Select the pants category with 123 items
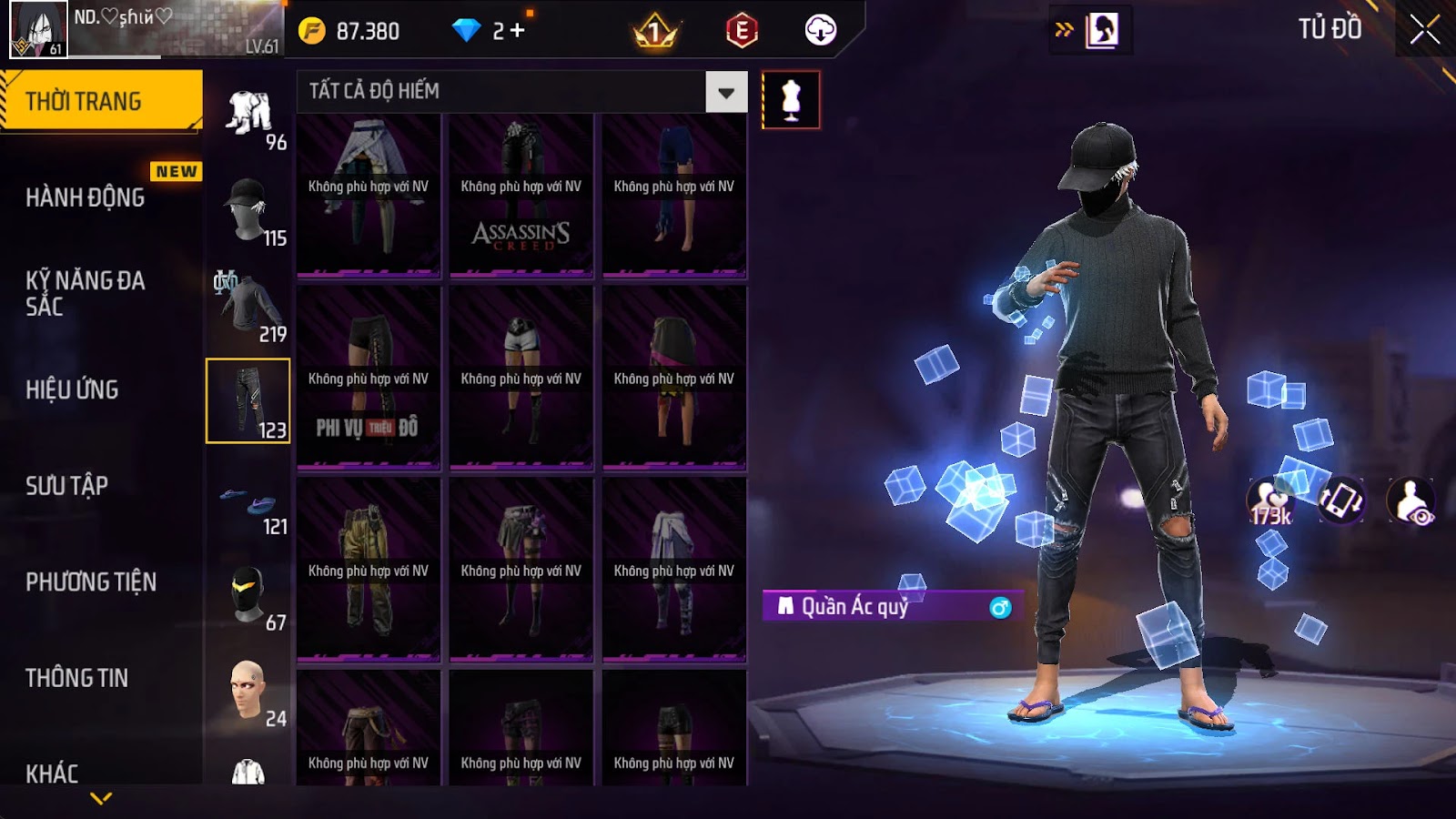The width and height of the screenshot is (1456, 819). click(248, 401)
